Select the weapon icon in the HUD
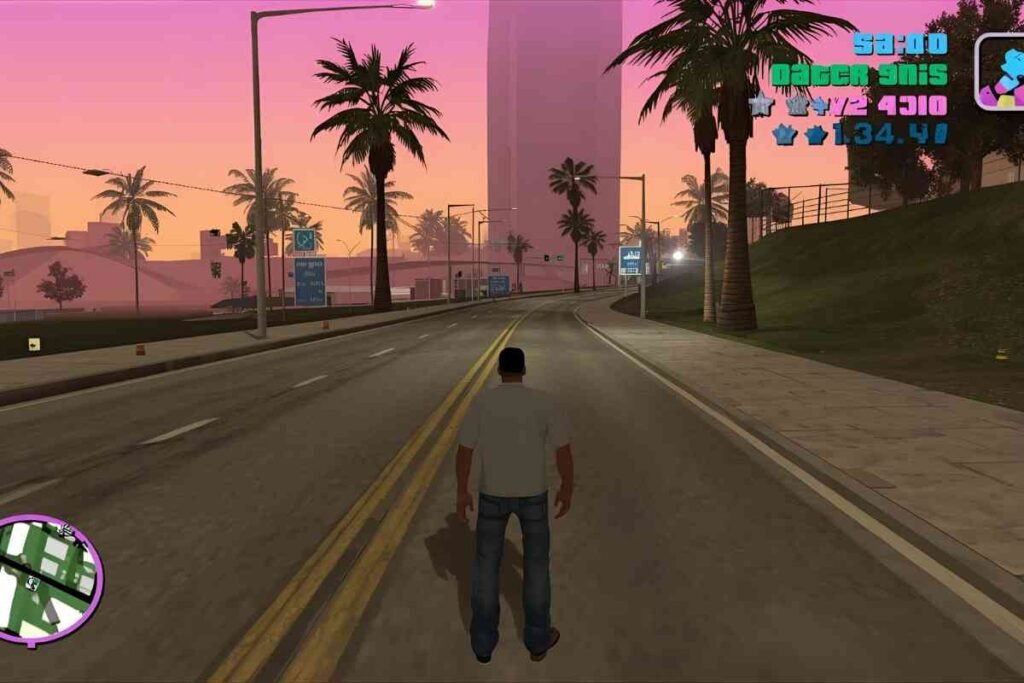Image resolution: width=1024 pixels, height=683 pixels. (x=1001, y=72)
